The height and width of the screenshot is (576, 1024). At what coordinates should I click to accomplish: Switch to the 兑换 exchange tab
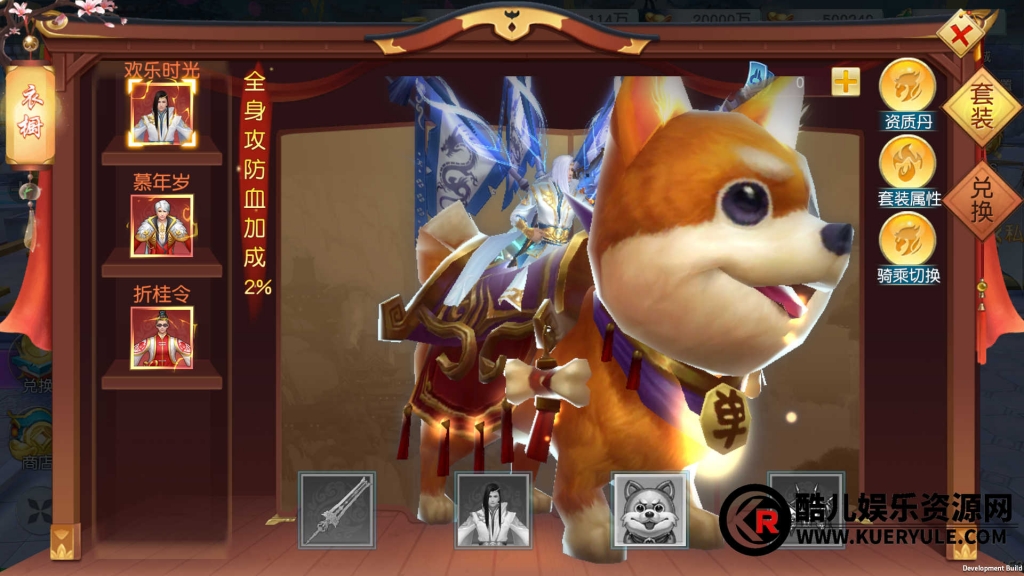982,200
